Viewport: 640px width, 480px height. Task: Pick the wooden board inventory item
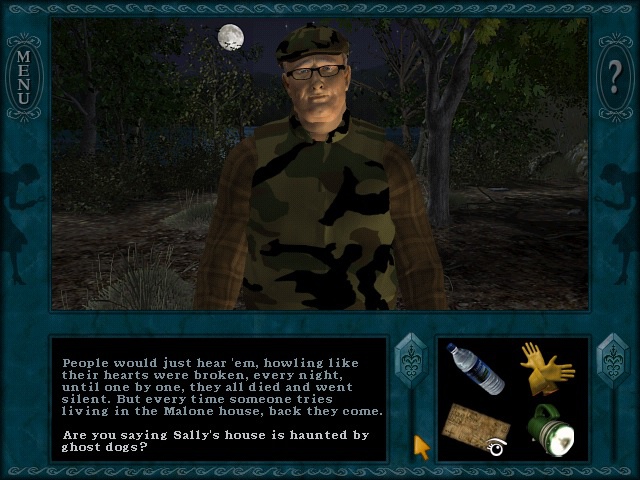[x=475, y=425]
